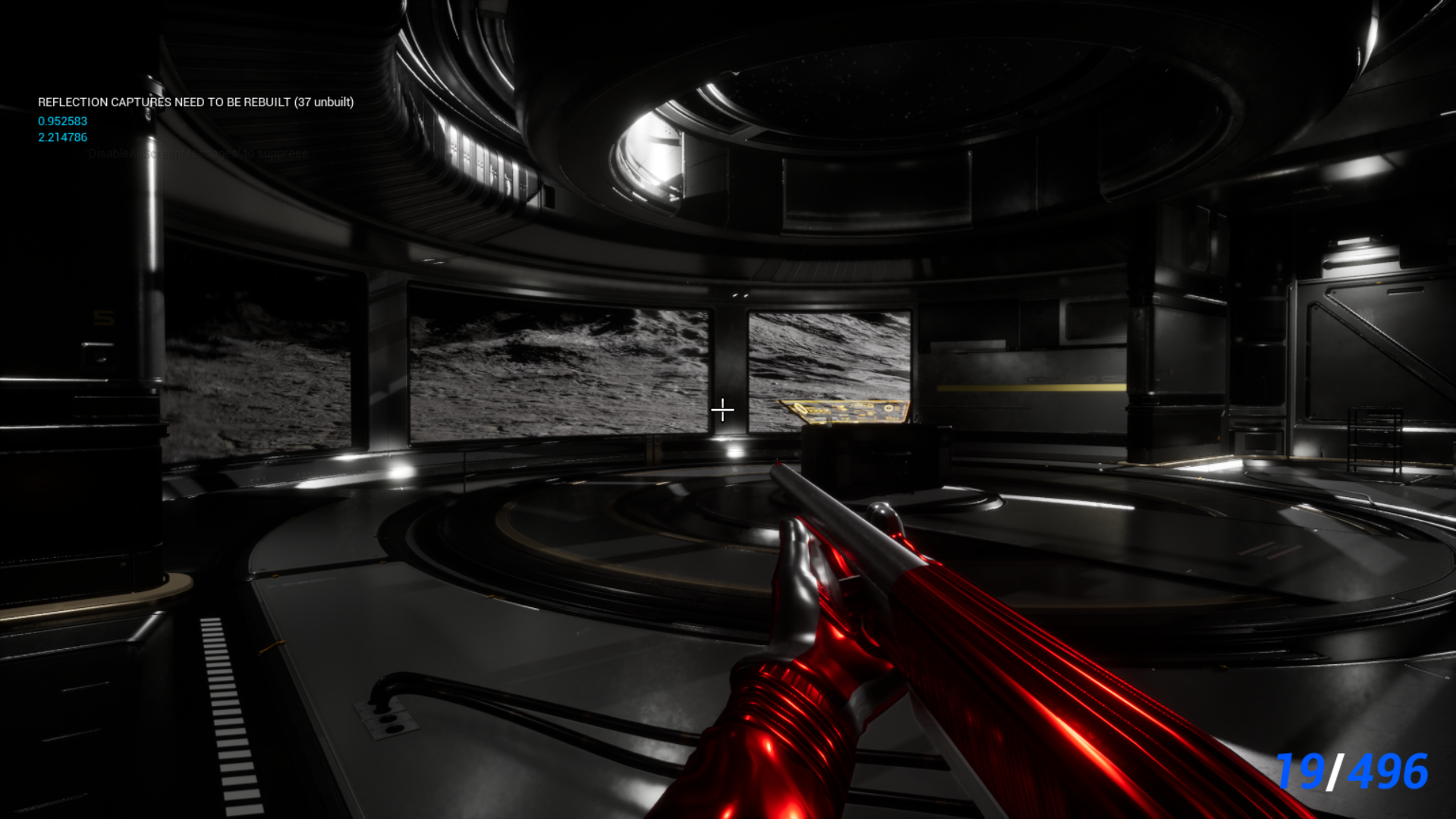This screenshot has height=819, width=1456.
Task: Open the DisableAllScreenMessages suppress option
Action: [197, 153]
